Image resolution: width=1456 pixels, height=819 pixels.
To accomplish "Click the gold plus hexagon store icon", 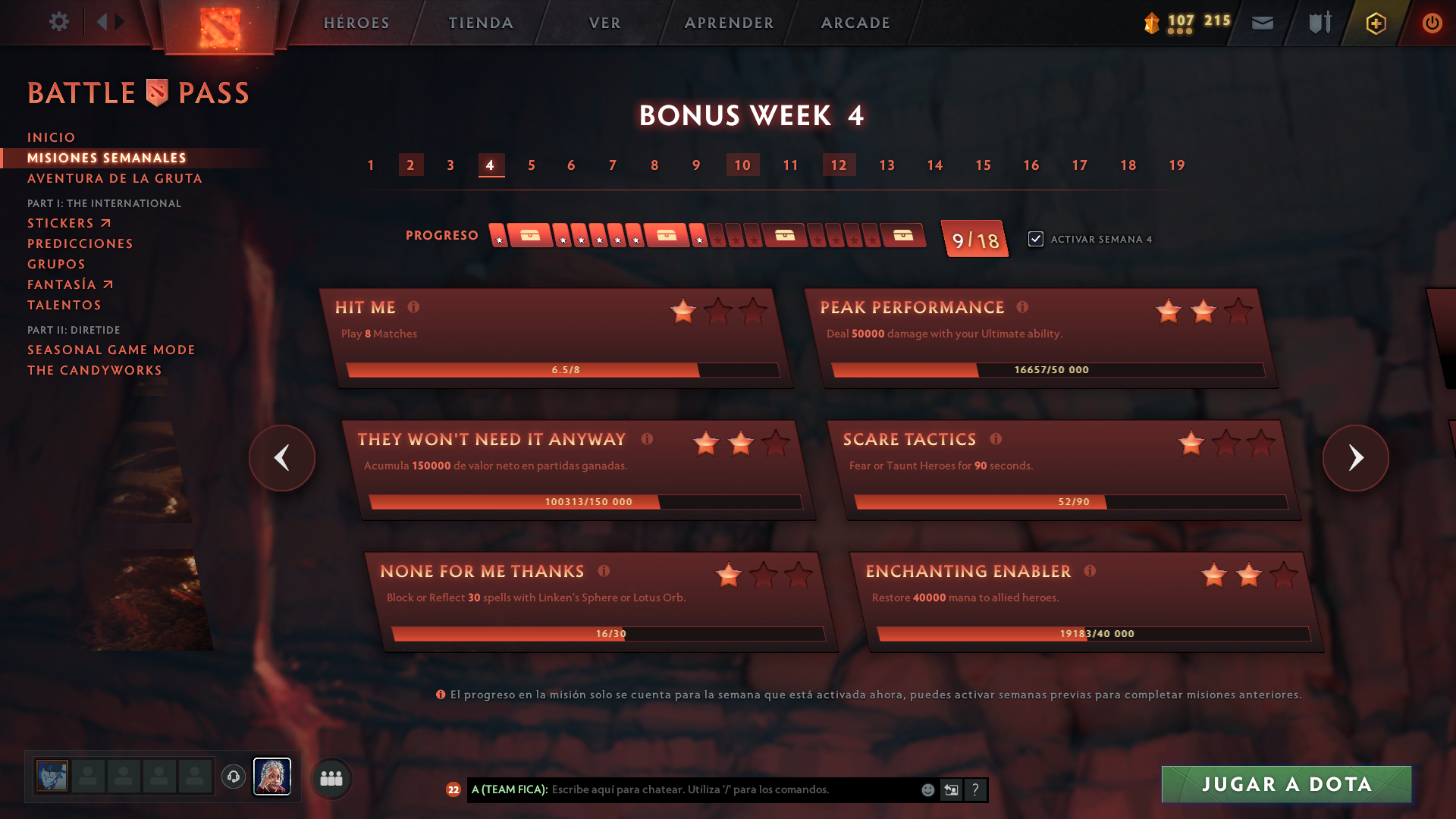I will tap(1375, 24).
